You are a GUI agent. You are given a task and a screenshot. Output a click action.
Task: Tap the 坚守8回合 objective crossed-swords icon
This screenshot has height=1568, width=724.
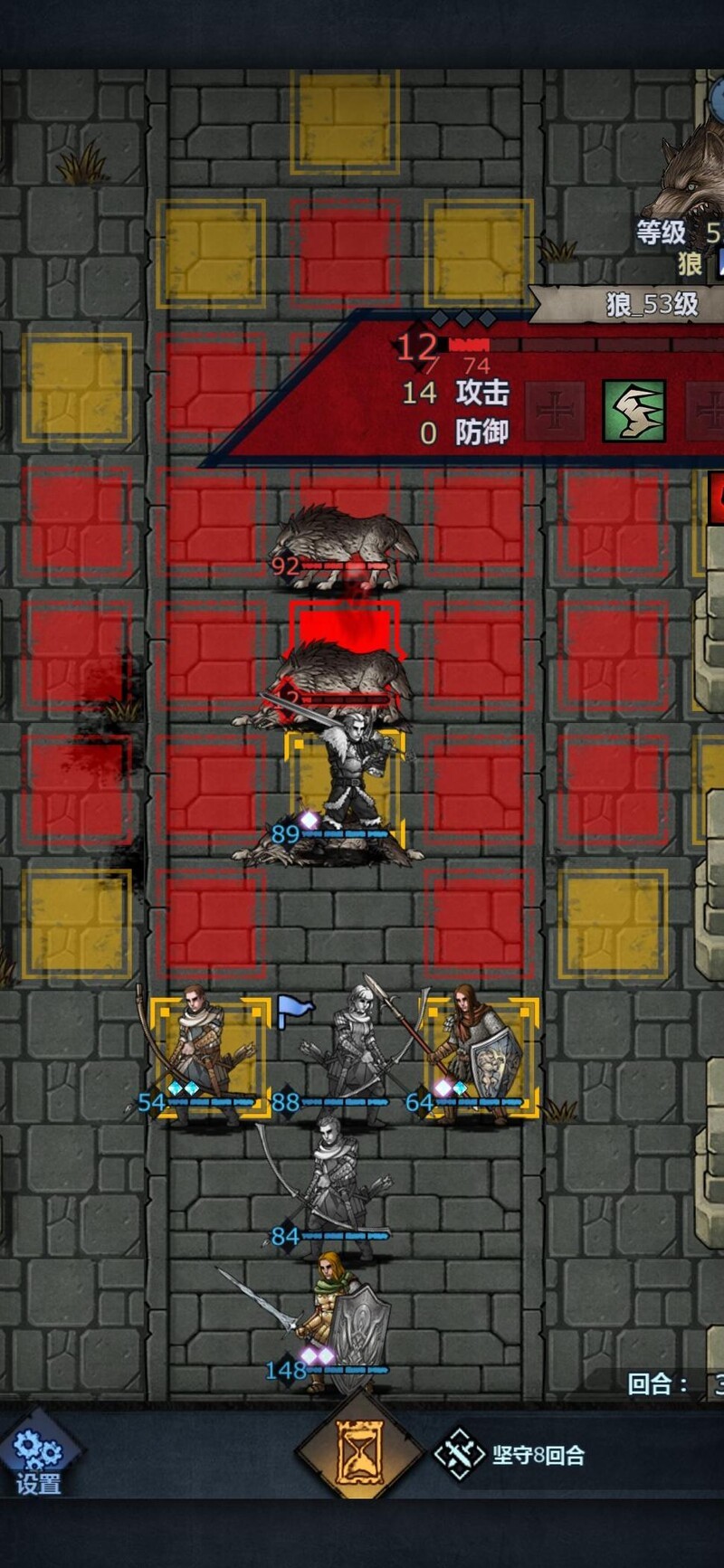click(x=460, y=1454)
